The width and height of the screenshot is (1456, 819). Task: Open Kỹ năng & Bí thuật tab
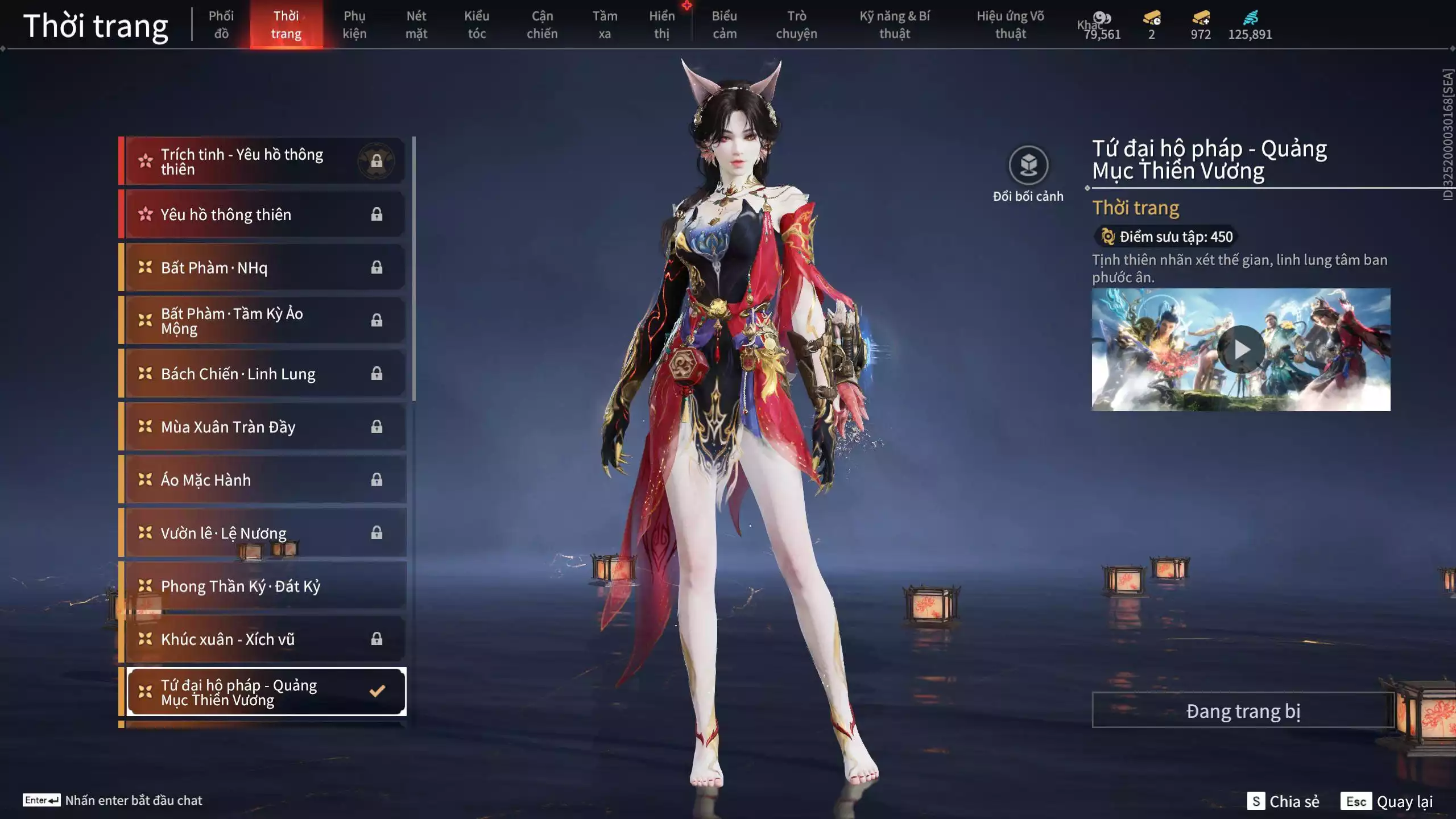(x=894, y=24)
